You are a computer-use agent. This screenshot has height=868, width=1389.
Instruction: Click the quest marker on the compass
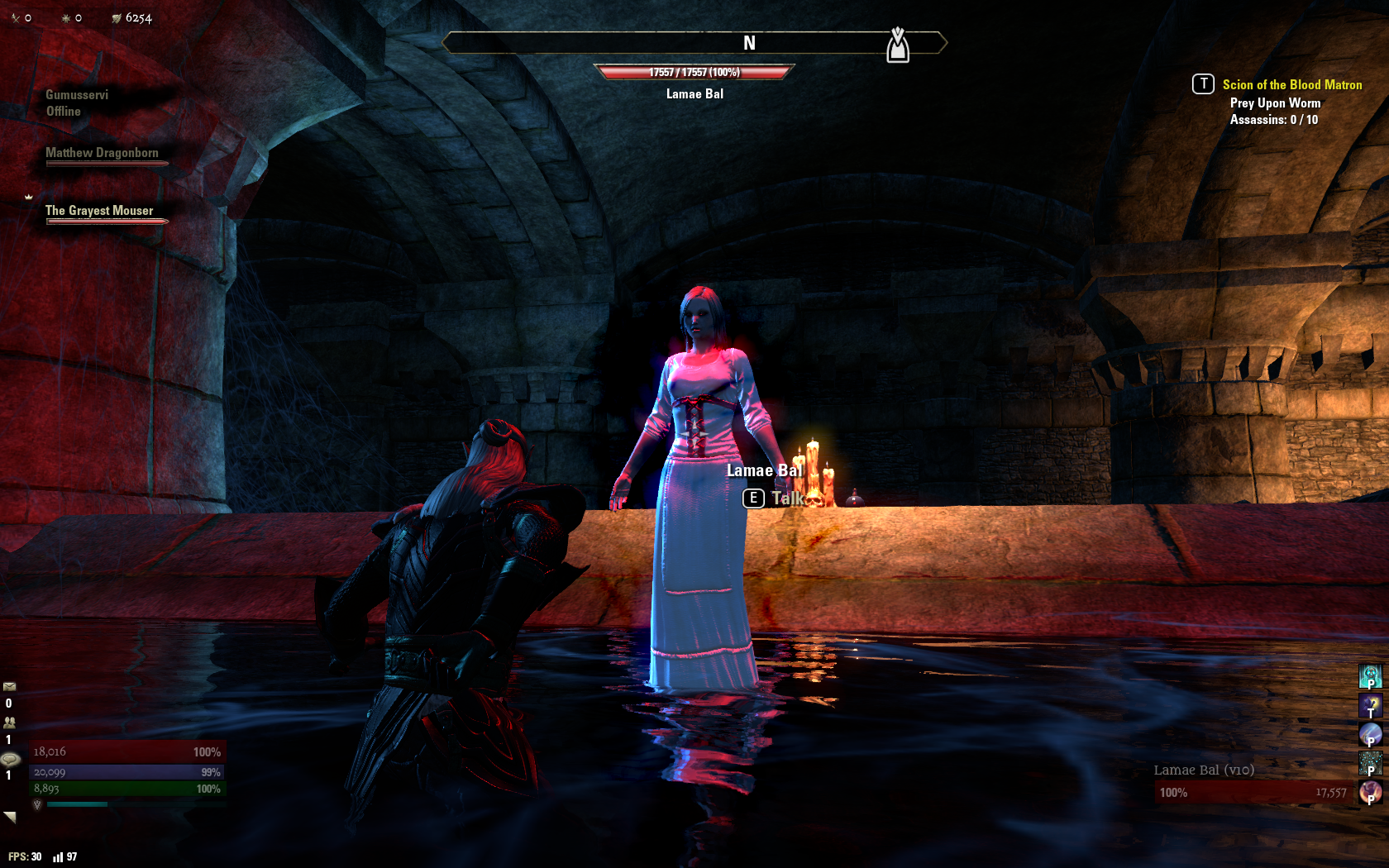coord(898,45)
